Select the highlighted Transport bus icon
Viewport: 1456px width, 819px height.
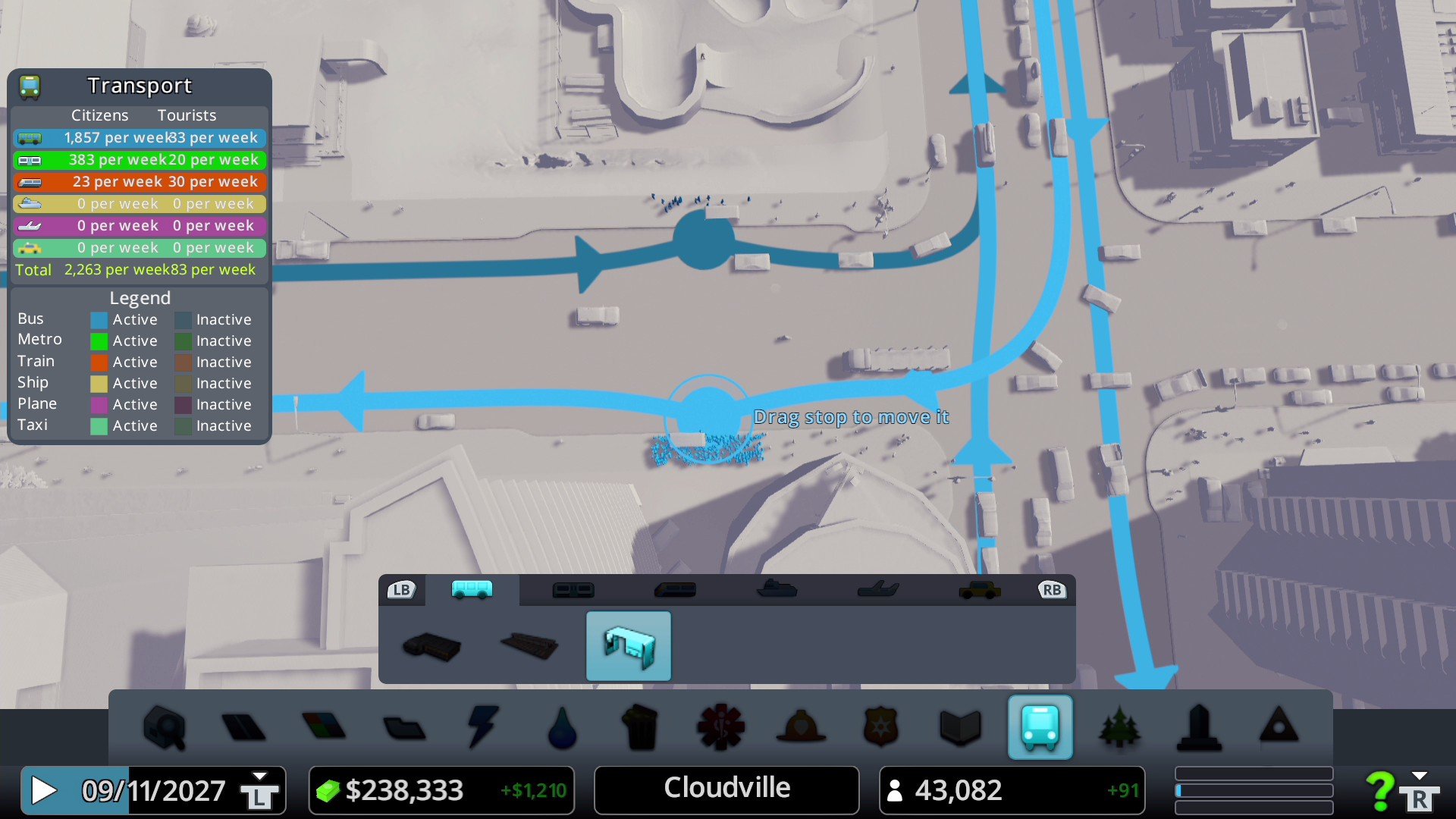pos(1040,727)
